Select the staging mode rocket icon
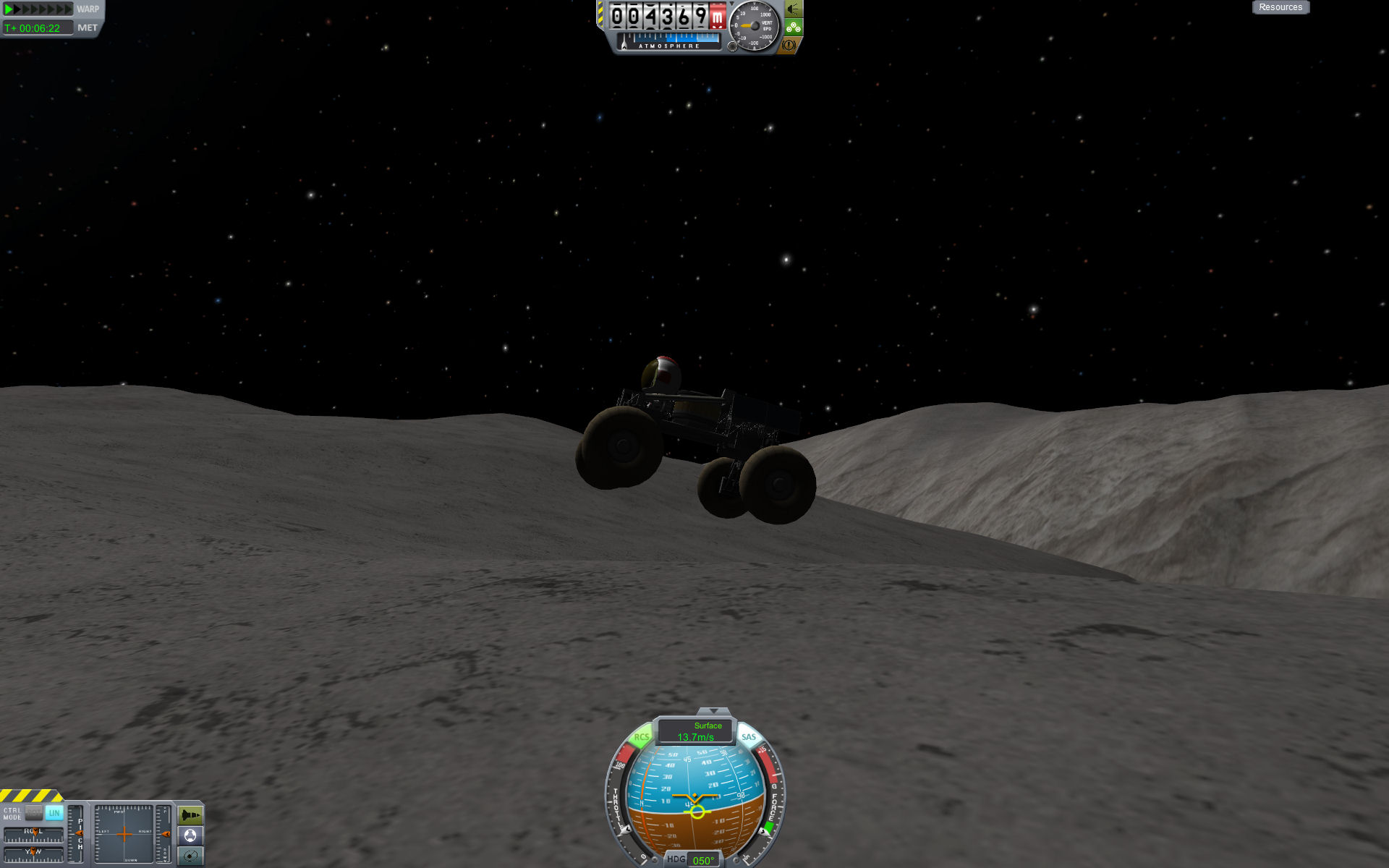 (190, 816)
